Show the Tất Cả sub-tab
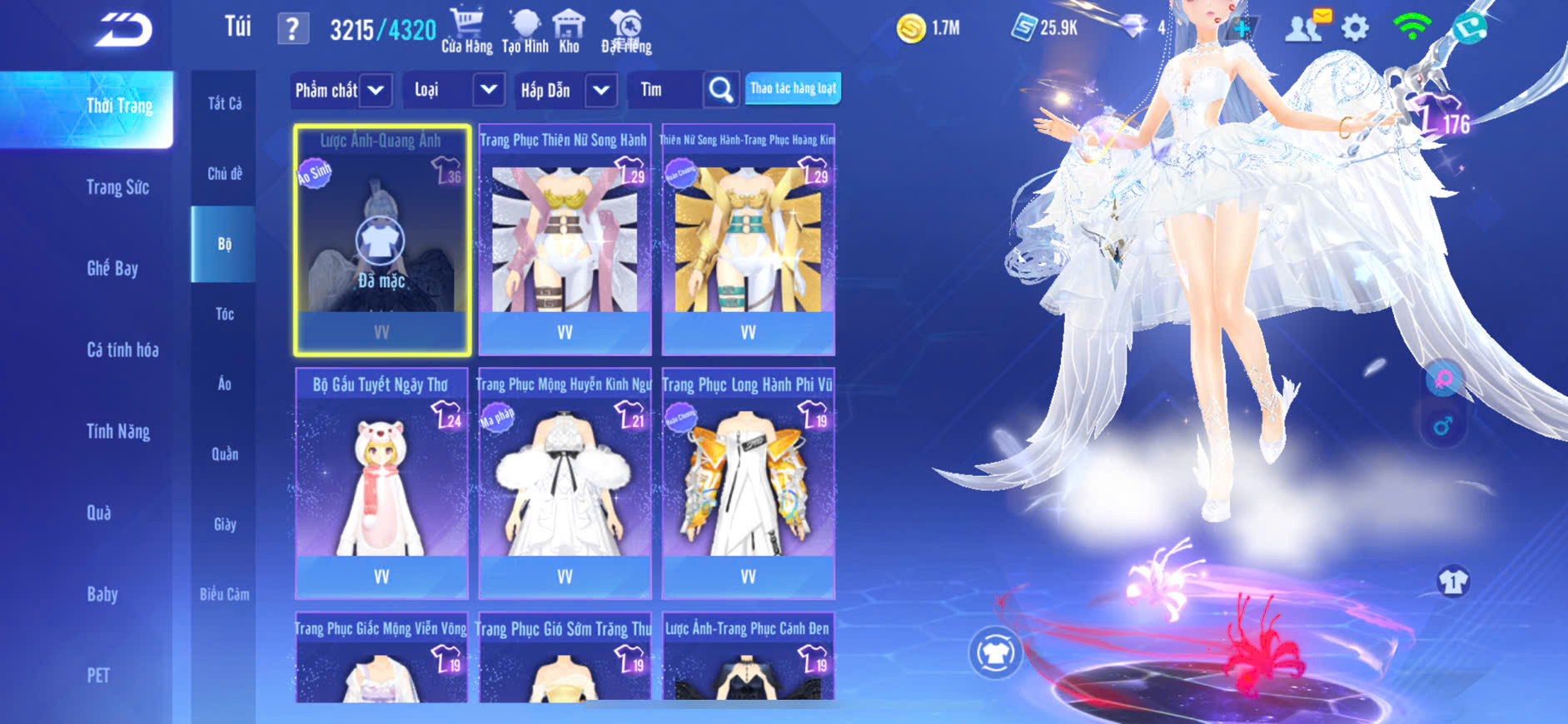Viewport: 1568px width, 724px height. [224, 103]
